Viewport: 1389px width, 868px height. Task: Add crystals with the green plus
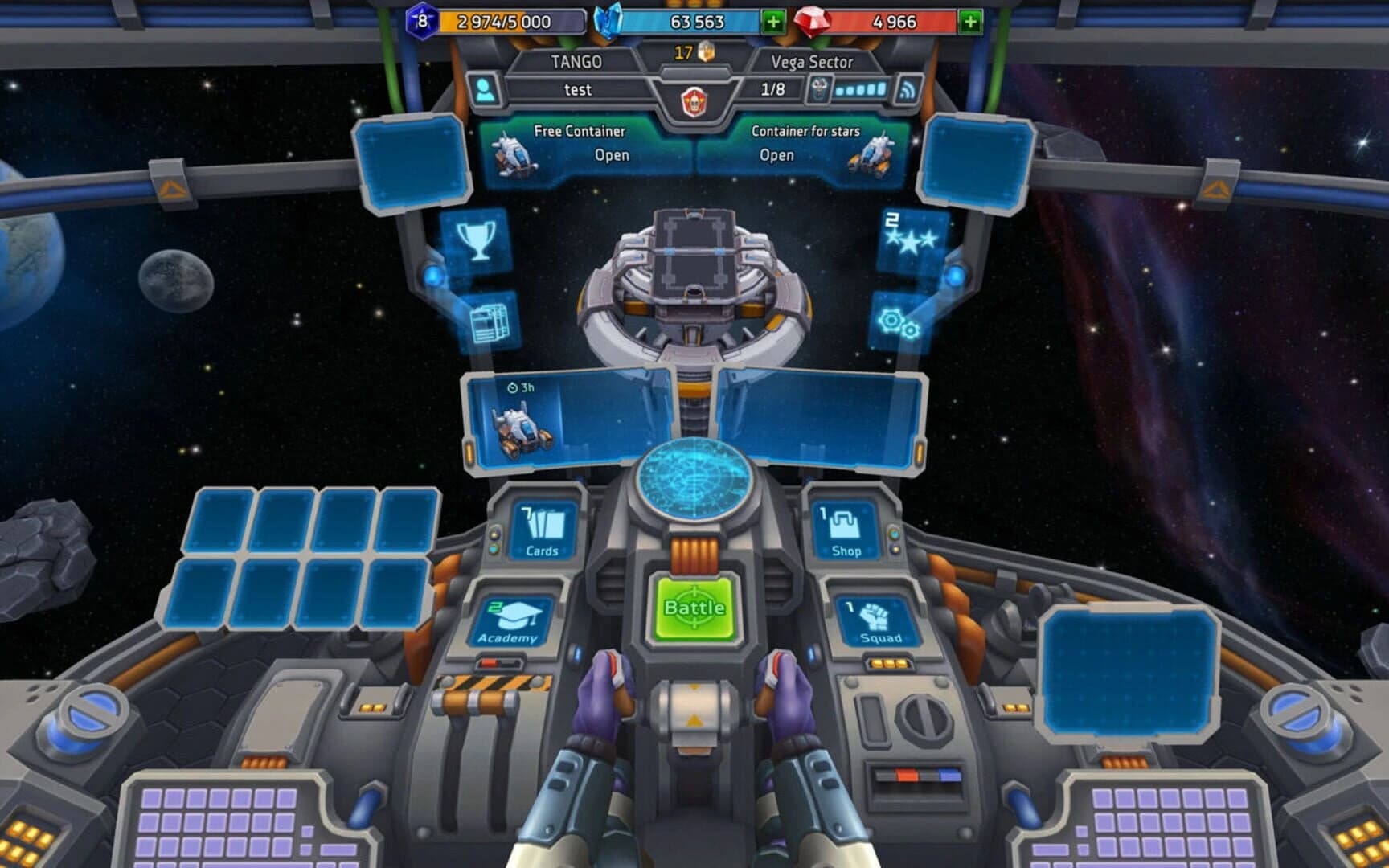point(774,22)
